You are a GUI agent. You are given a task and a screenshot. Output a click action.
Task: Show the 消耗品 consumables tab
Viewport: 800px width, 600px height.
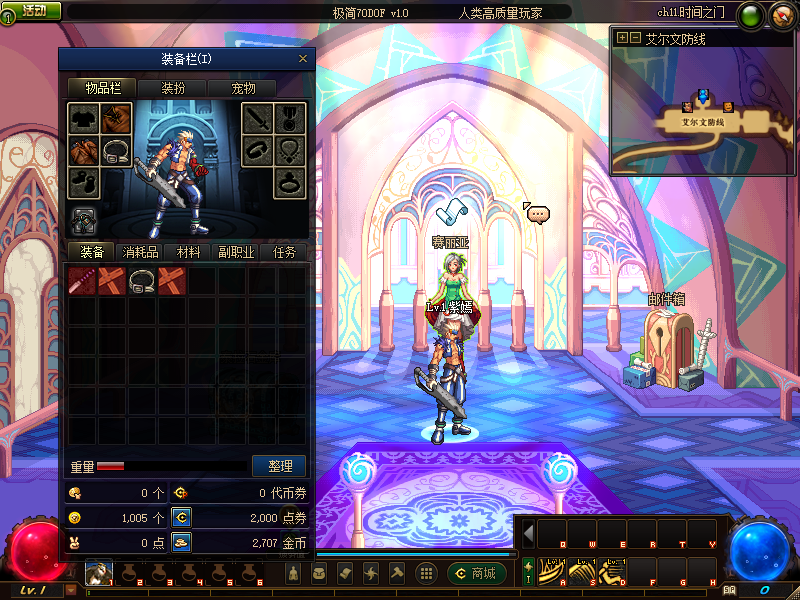pyautogui.click(x=139, y=252)
